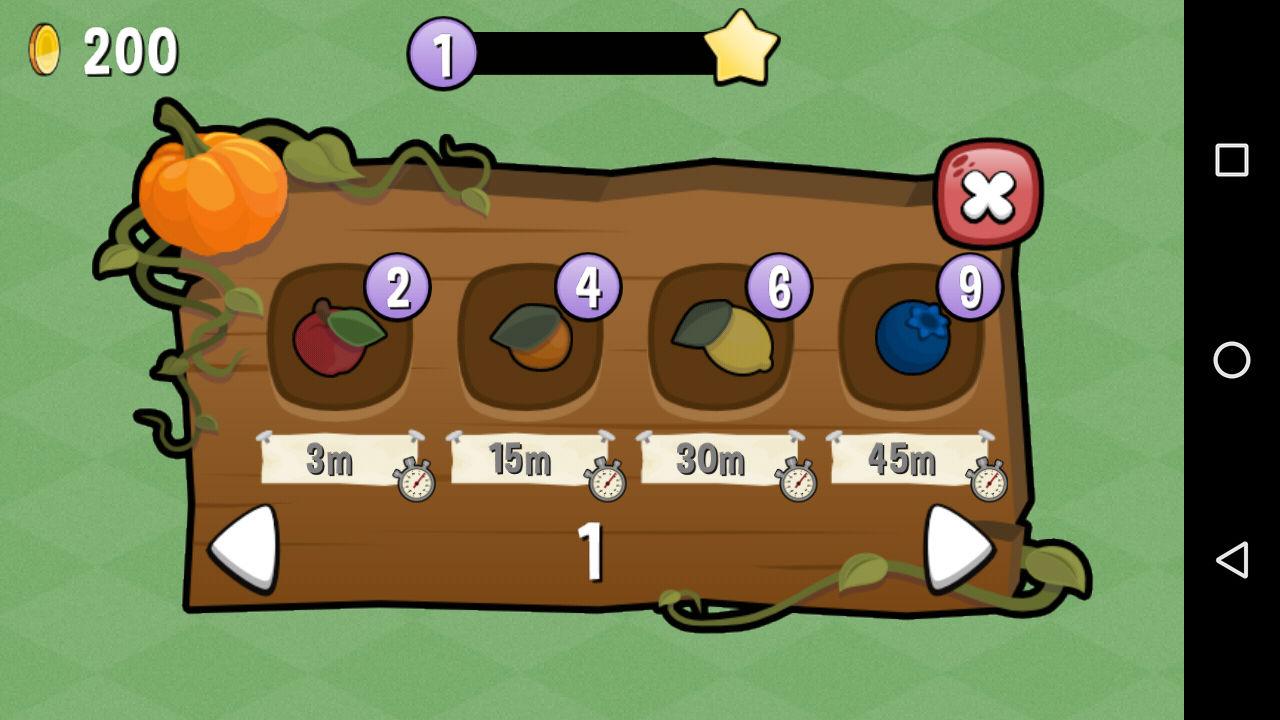Go to the previous seed page
Screen dimensions: 1280x720
click(245, 548)
